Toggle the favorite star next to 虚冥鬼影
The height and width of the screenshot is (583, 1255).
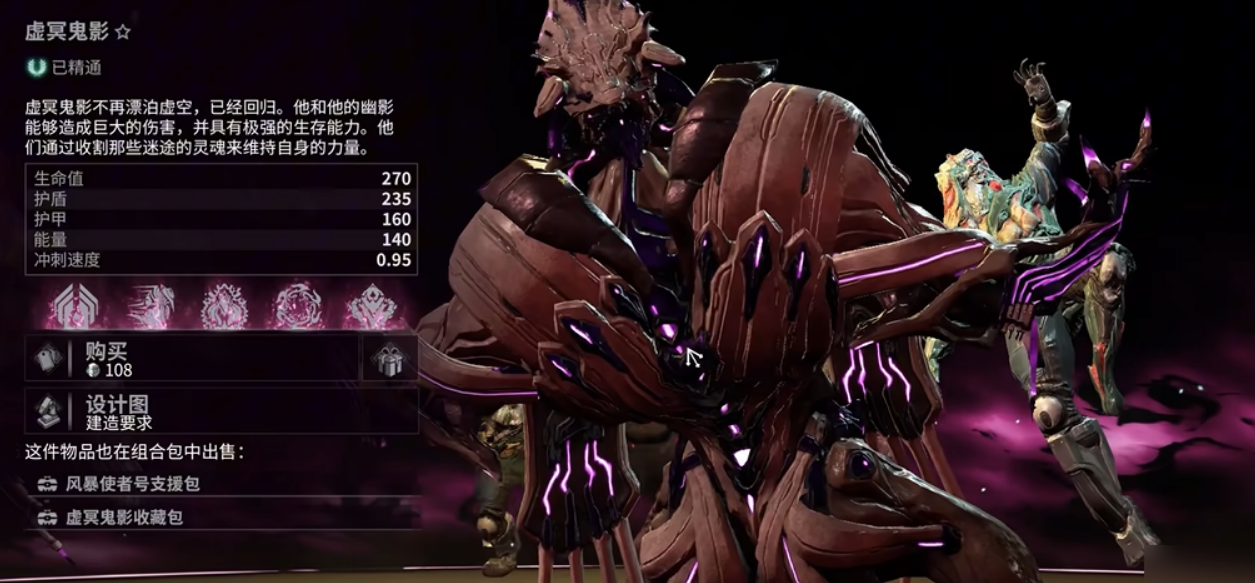[x=123, y=32]
